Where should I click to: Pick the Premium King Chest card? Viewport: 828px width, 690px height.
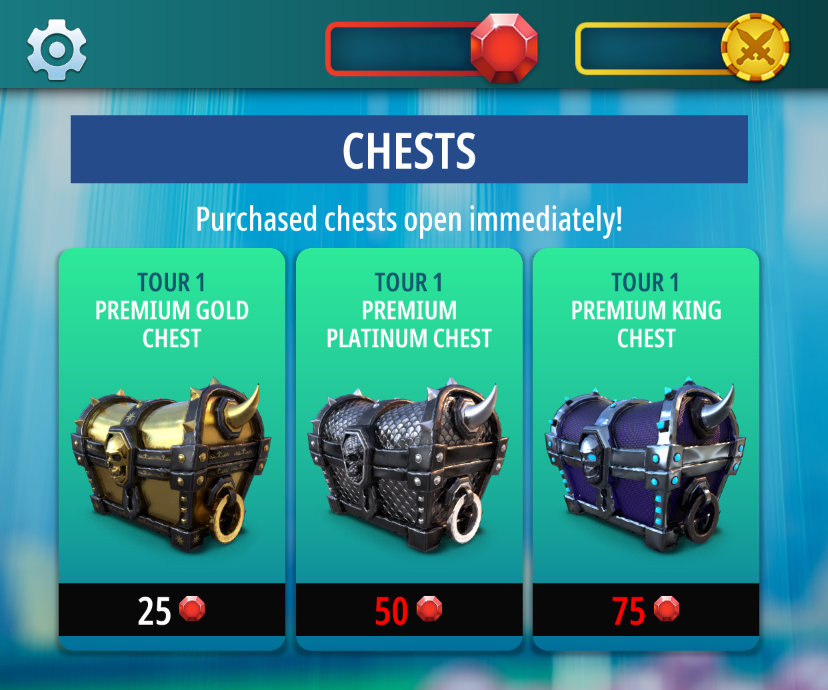[646, 440]
